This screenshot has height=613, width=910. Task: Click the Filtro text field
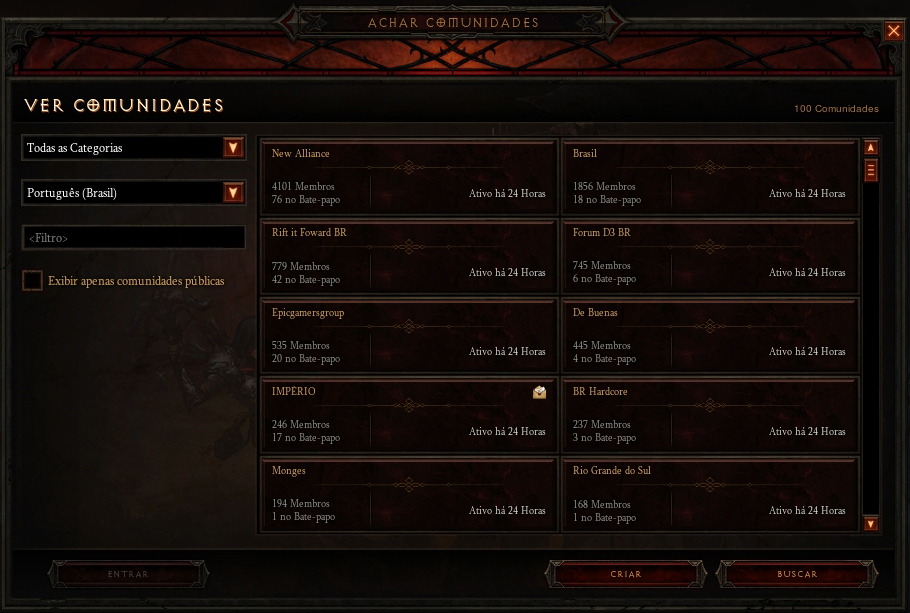133,238
